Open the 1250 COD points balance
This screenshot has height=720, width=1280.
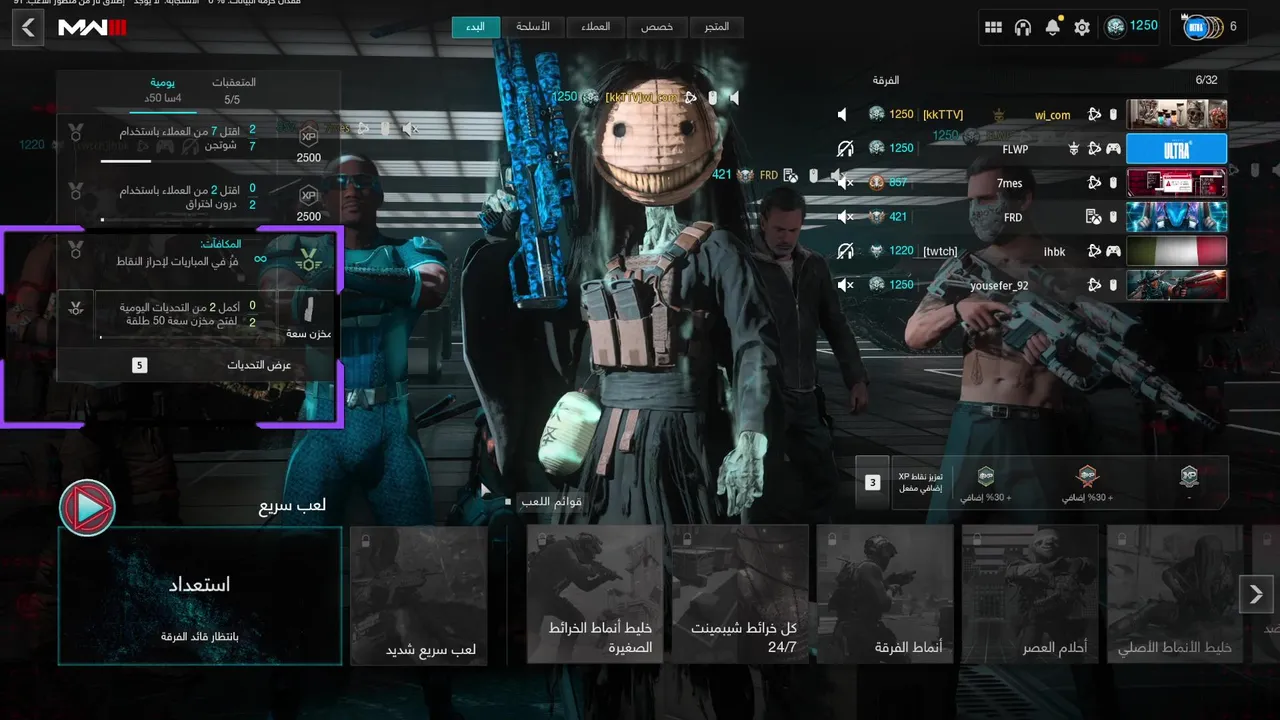point(1132,27)
